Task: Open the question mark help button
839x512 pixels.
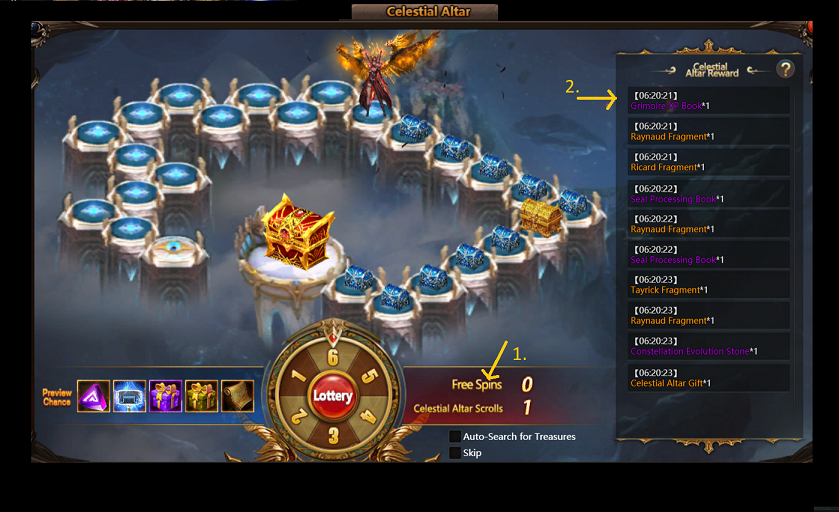Action: click(x=785, y=69)
